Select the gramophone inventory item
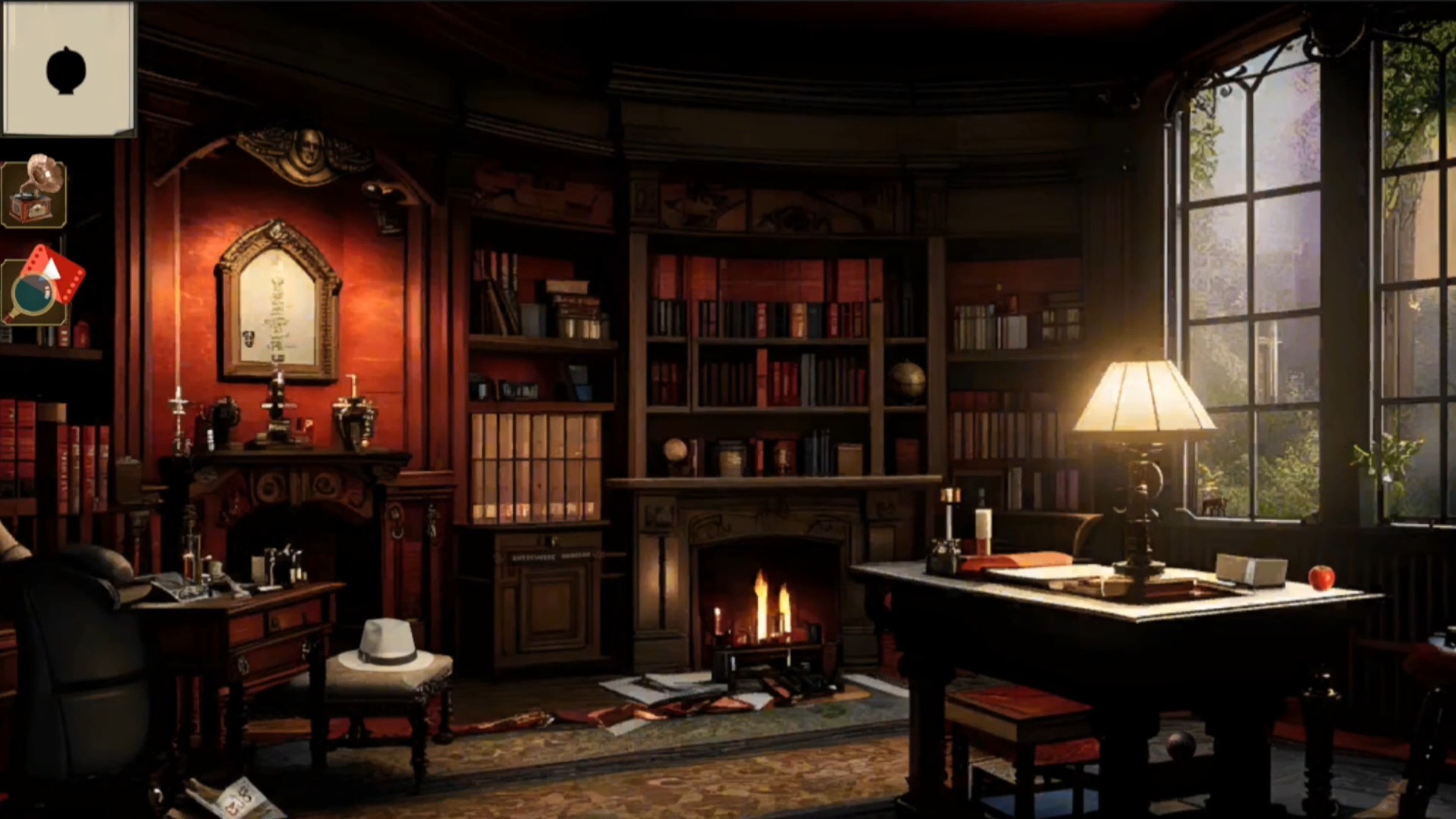 35,192
